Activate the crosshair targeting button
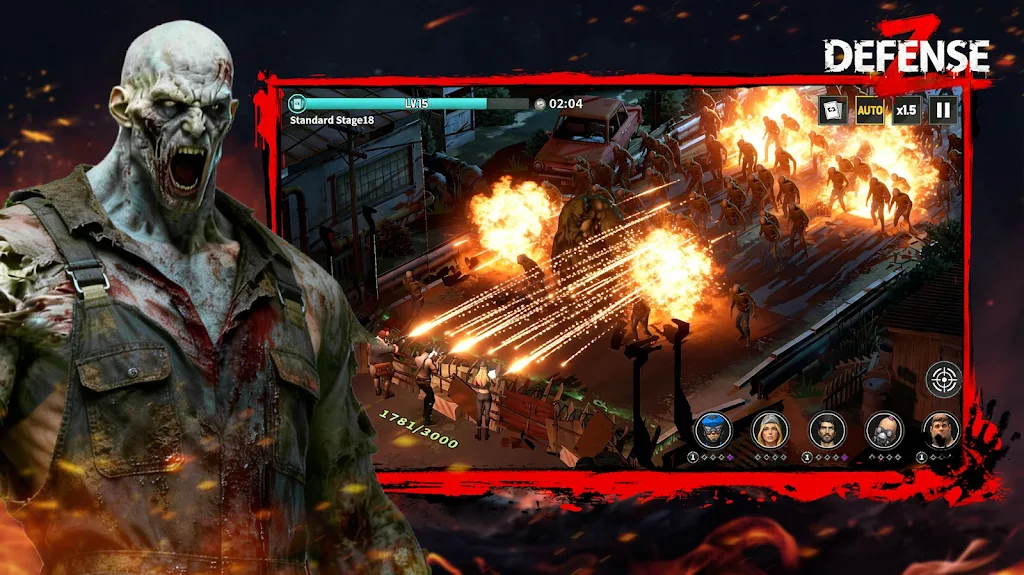The width and height of the screenshot is (1024, 575). coord(942,379)
